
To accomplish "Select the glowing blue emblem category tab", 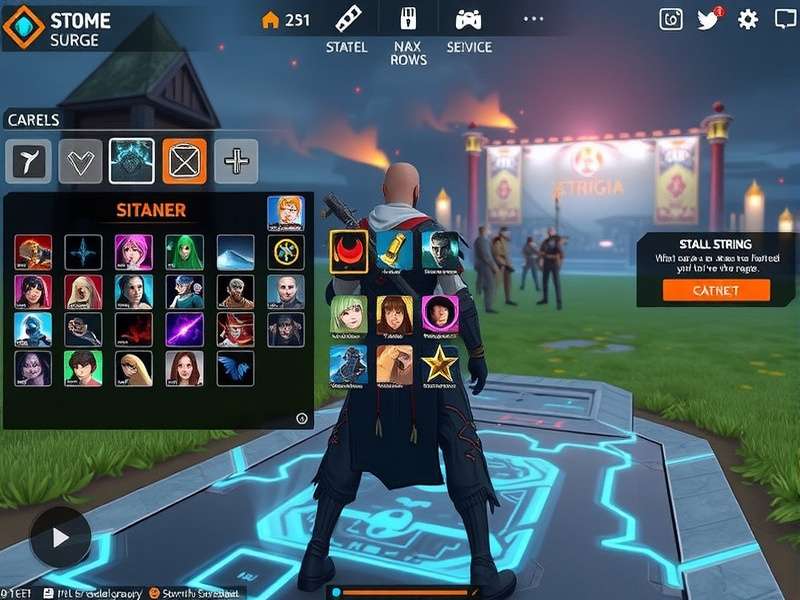I will pyautogui.click(x=132, y=161).
